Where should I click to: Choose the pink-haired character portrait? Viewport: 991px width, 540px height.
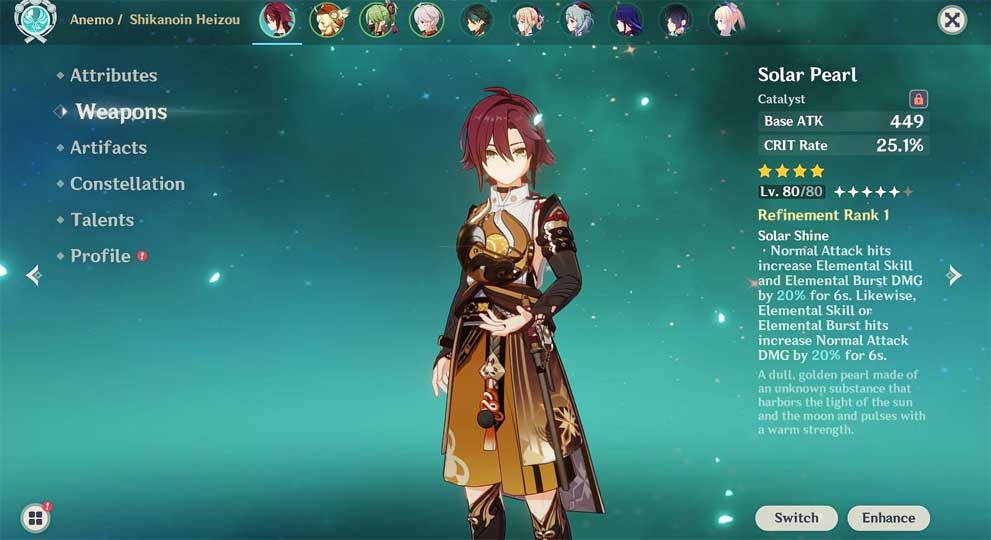pyautogui.click(x=727, y=20)
